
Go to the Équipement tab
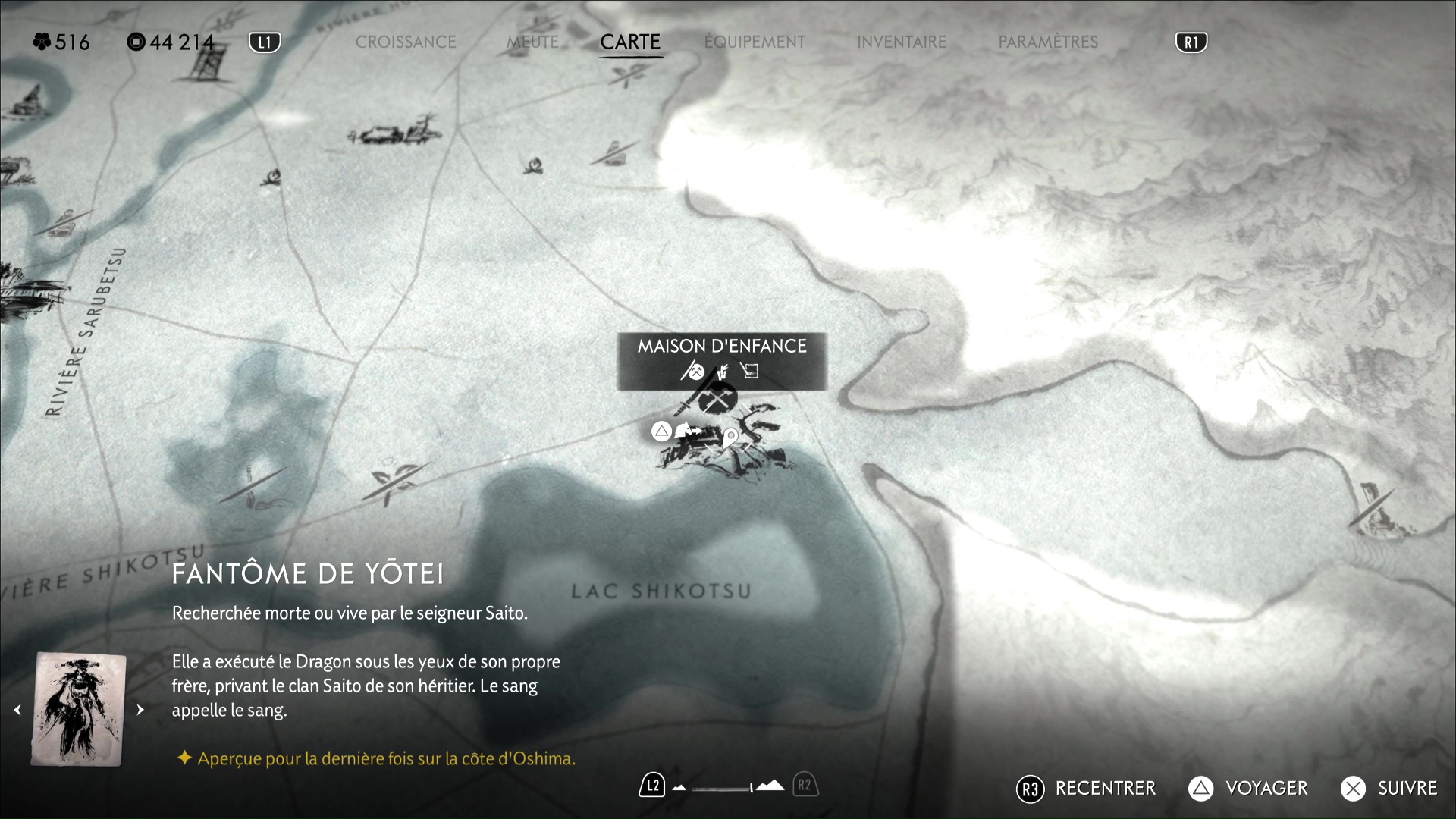point(755,42)
